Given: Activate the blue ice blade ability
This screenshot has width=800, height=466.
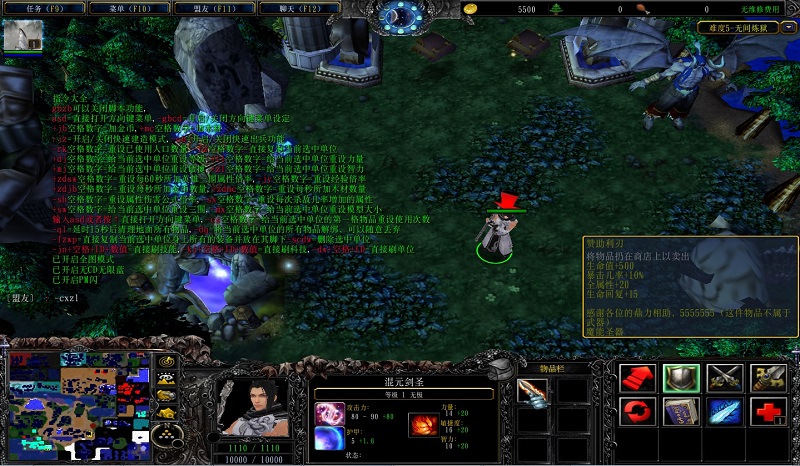Looking at the screenshot, I should 723,411.
